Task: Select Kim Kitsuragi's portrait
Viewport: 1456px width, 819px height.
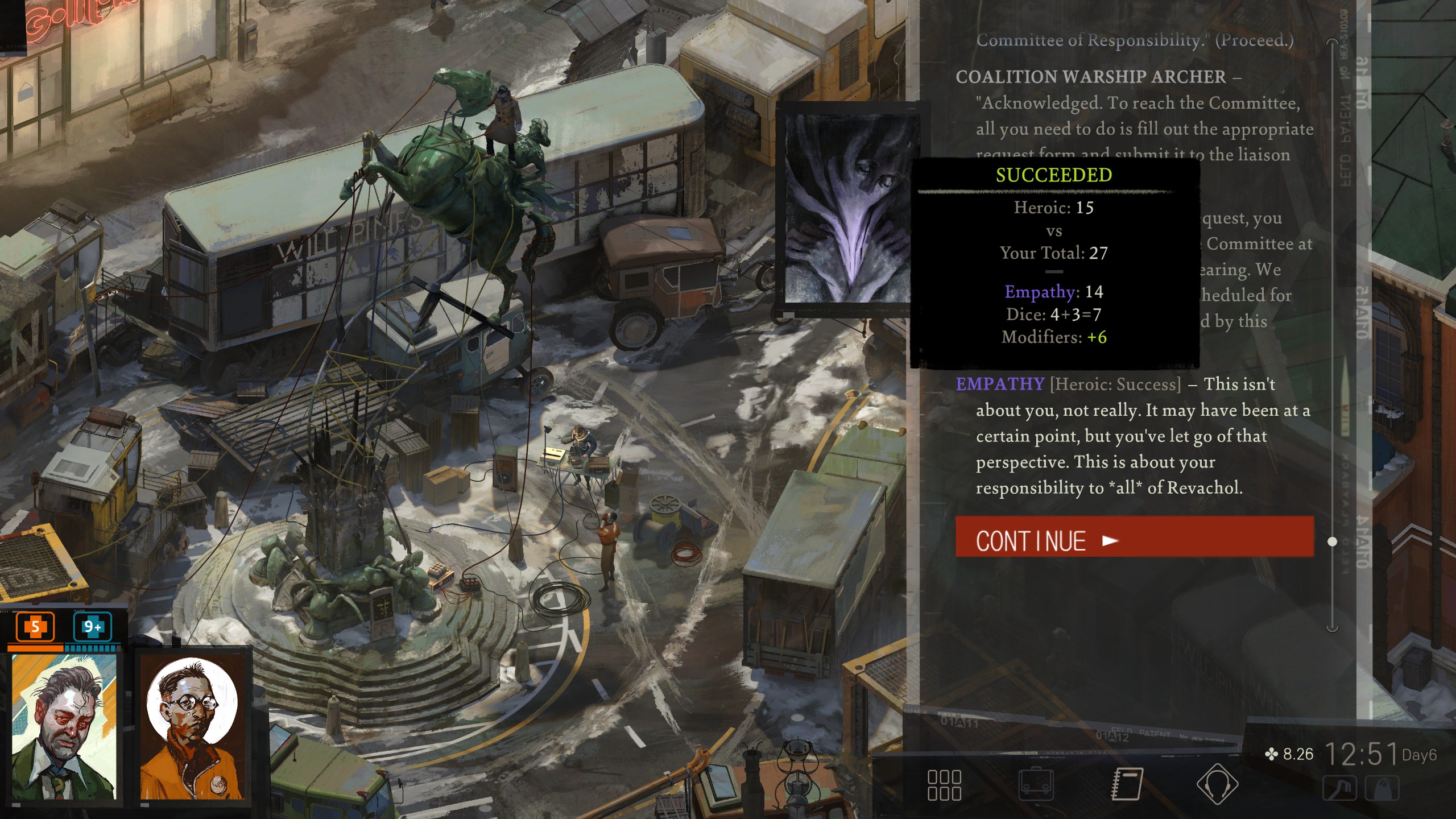Action: click(193, 727)
